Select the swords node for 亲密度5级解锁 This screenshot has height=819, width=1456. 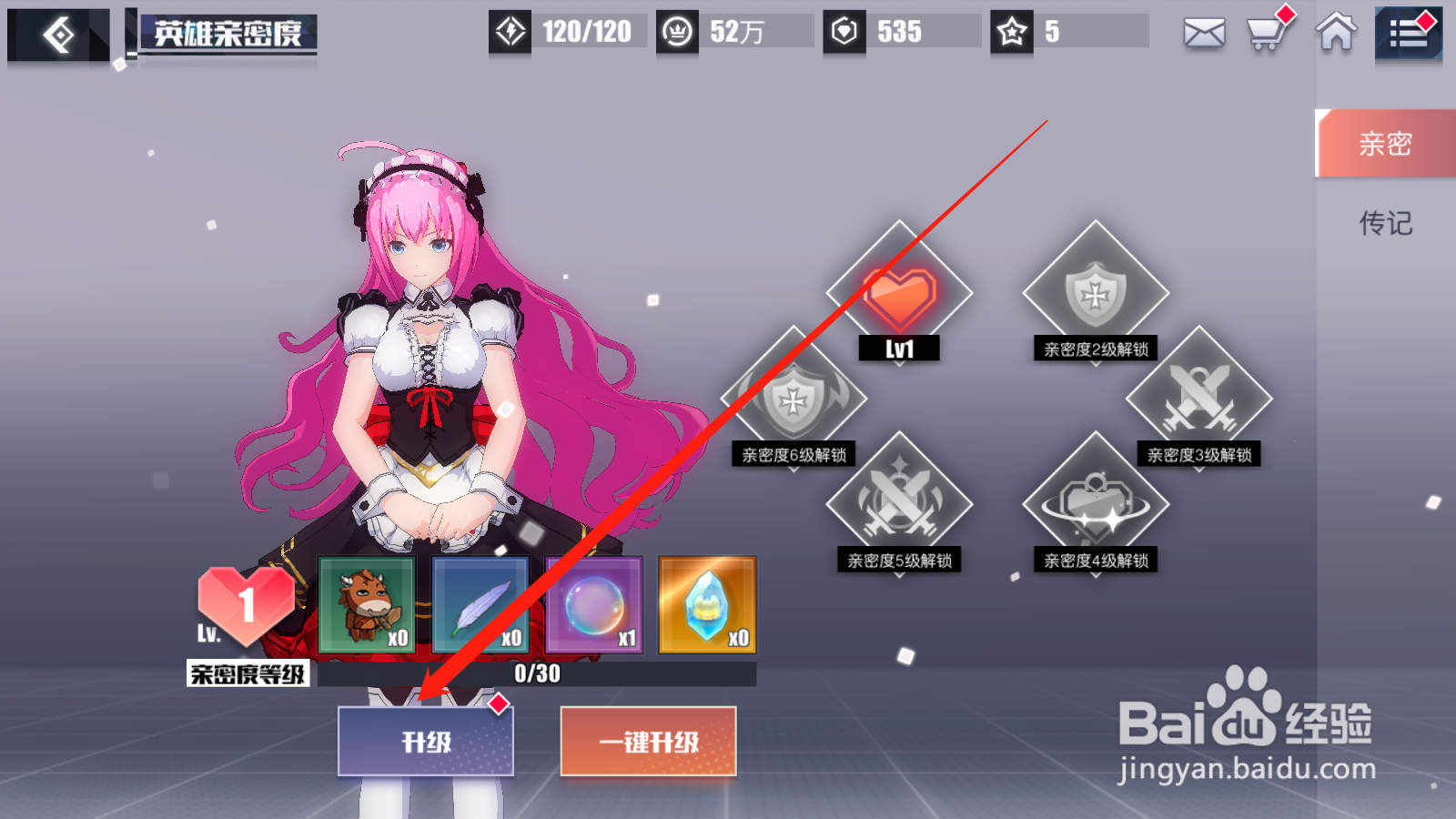[x=899, y=503]
